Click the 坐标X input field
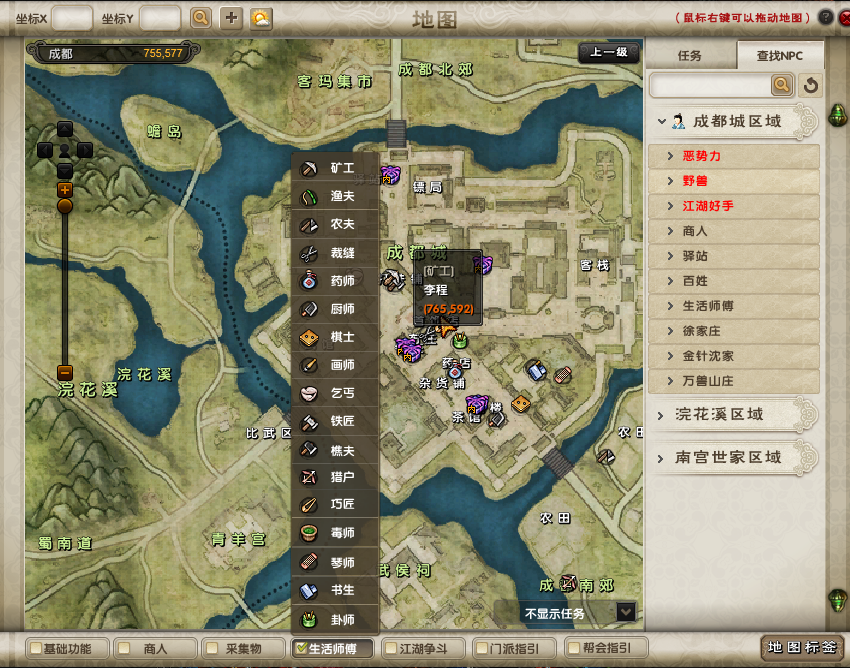This screenshot has width=850, height=668. coord(71,18)
